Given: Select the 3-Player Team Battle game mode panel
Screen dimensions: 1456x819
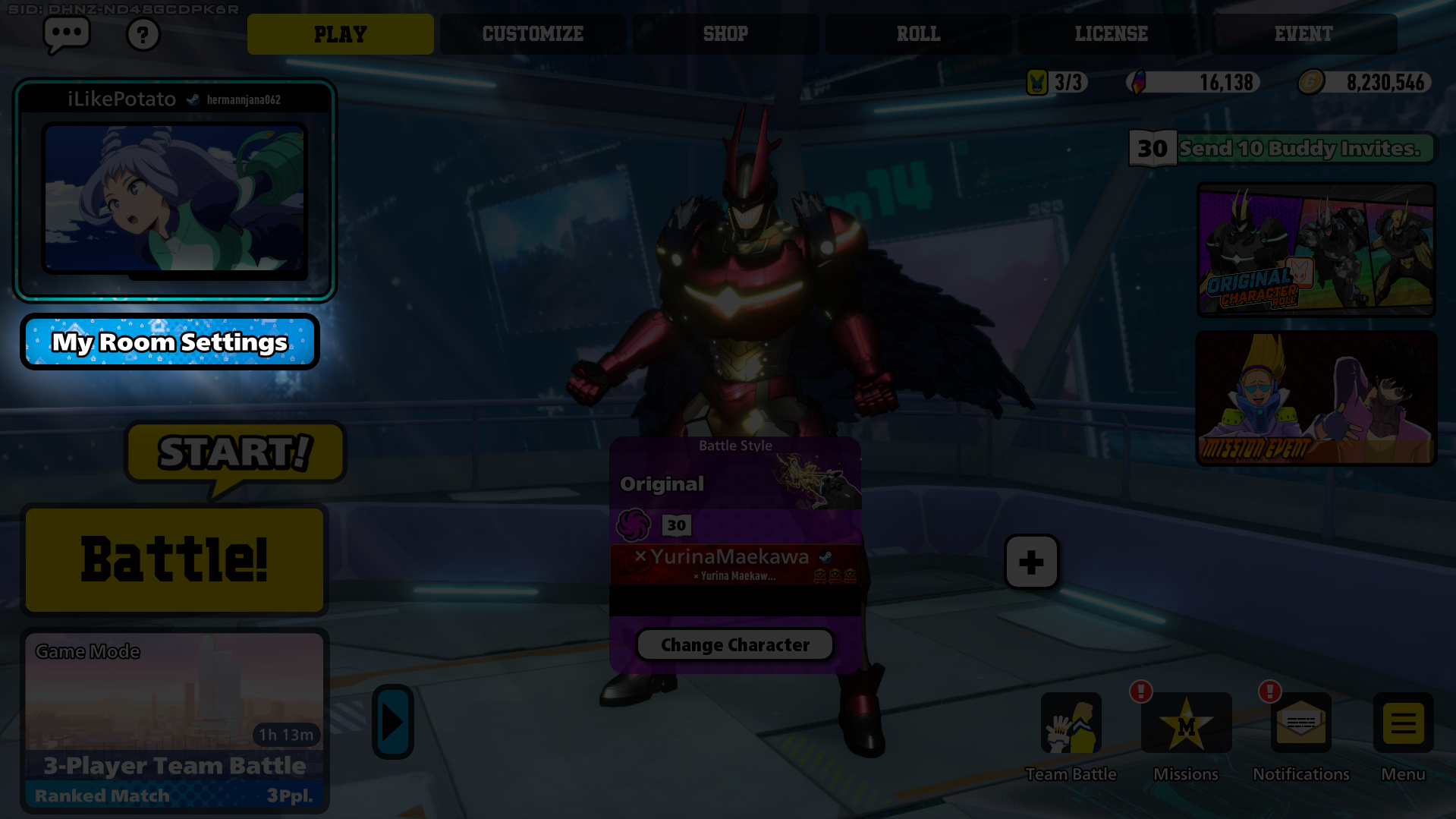Looking at the screenshot, I should click(175, 720).
